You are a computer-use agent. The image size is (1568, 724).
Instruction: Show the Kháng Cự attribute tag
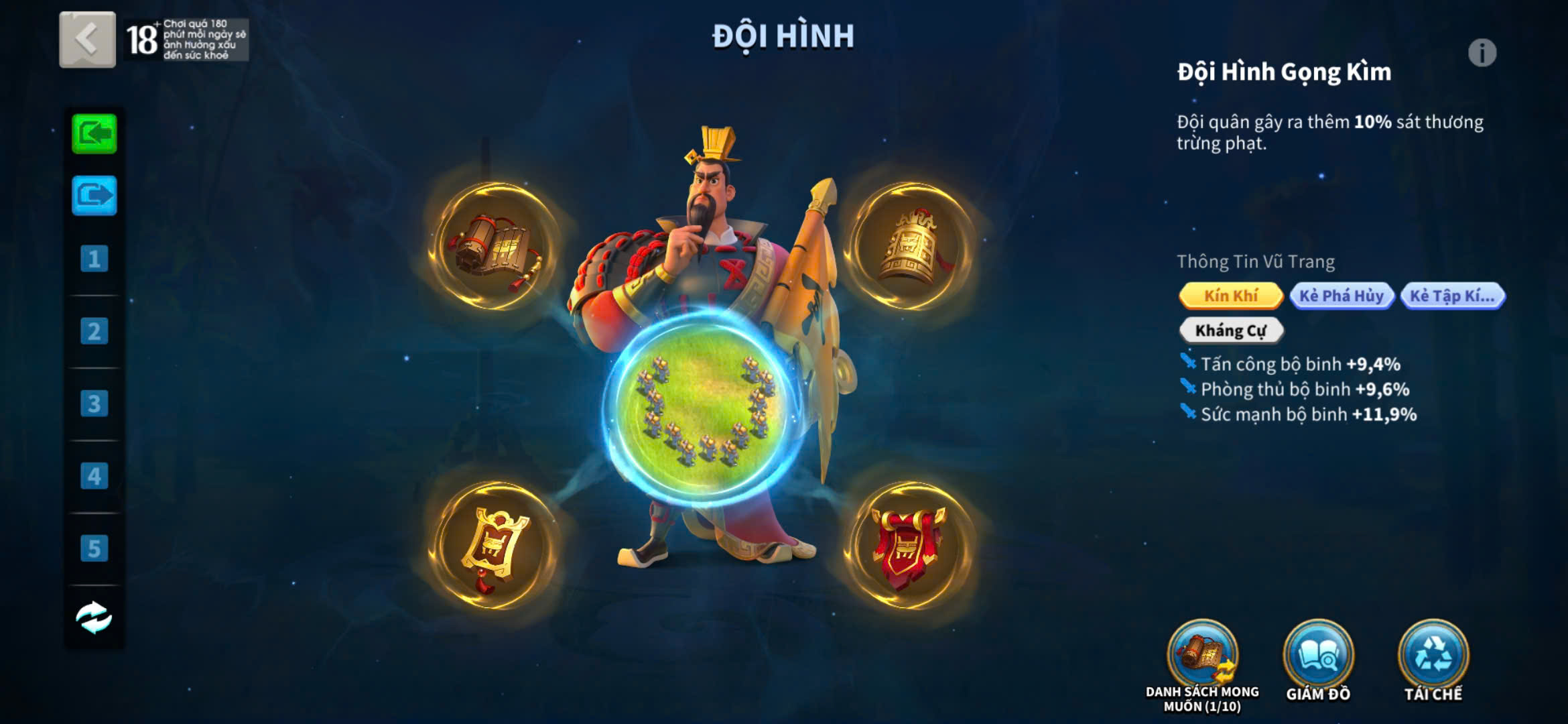click(1231, 330)
